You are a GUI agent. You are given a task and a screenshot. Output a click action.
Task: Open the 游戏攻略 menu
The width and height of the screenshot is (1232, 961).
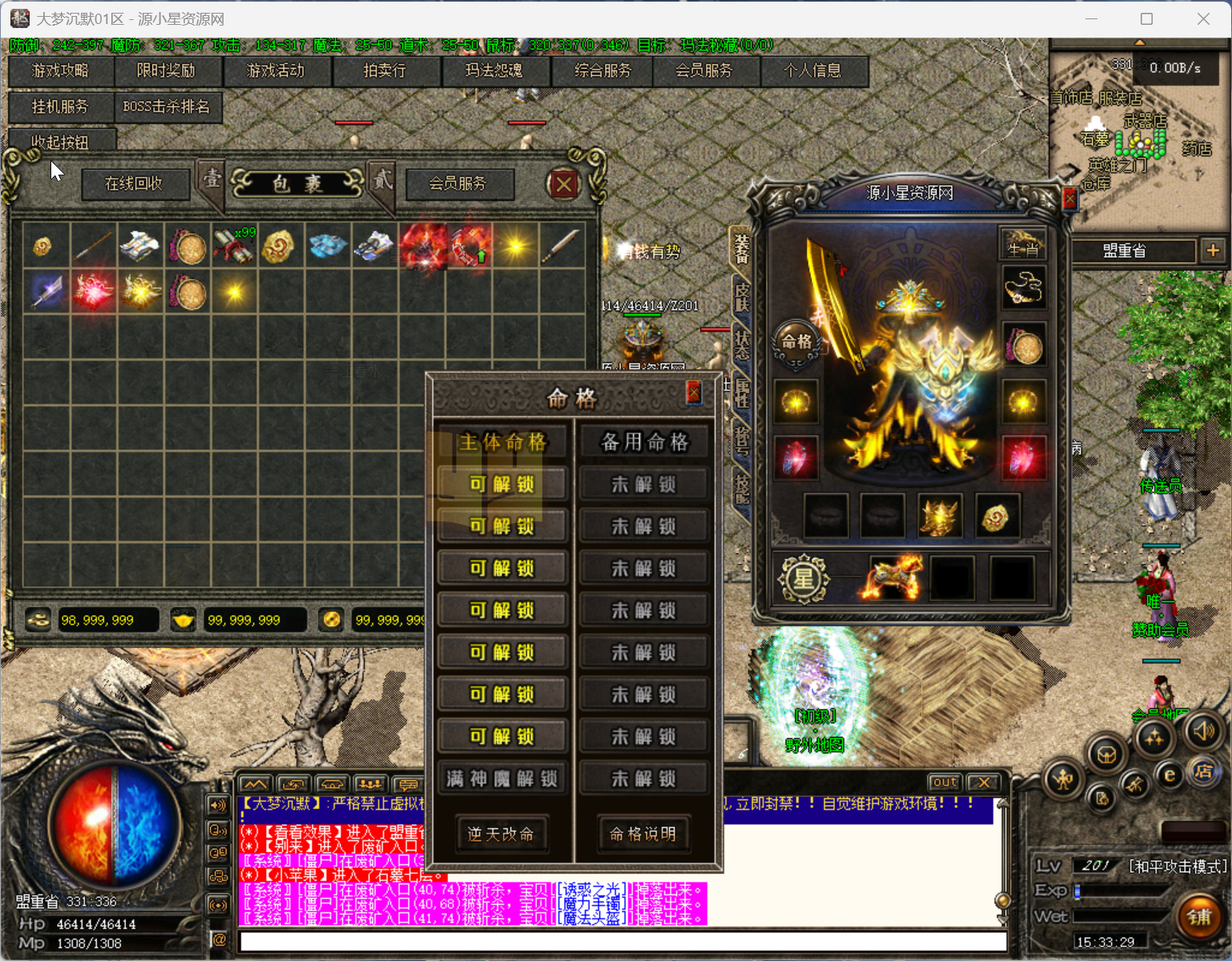(x=60, y=71)
